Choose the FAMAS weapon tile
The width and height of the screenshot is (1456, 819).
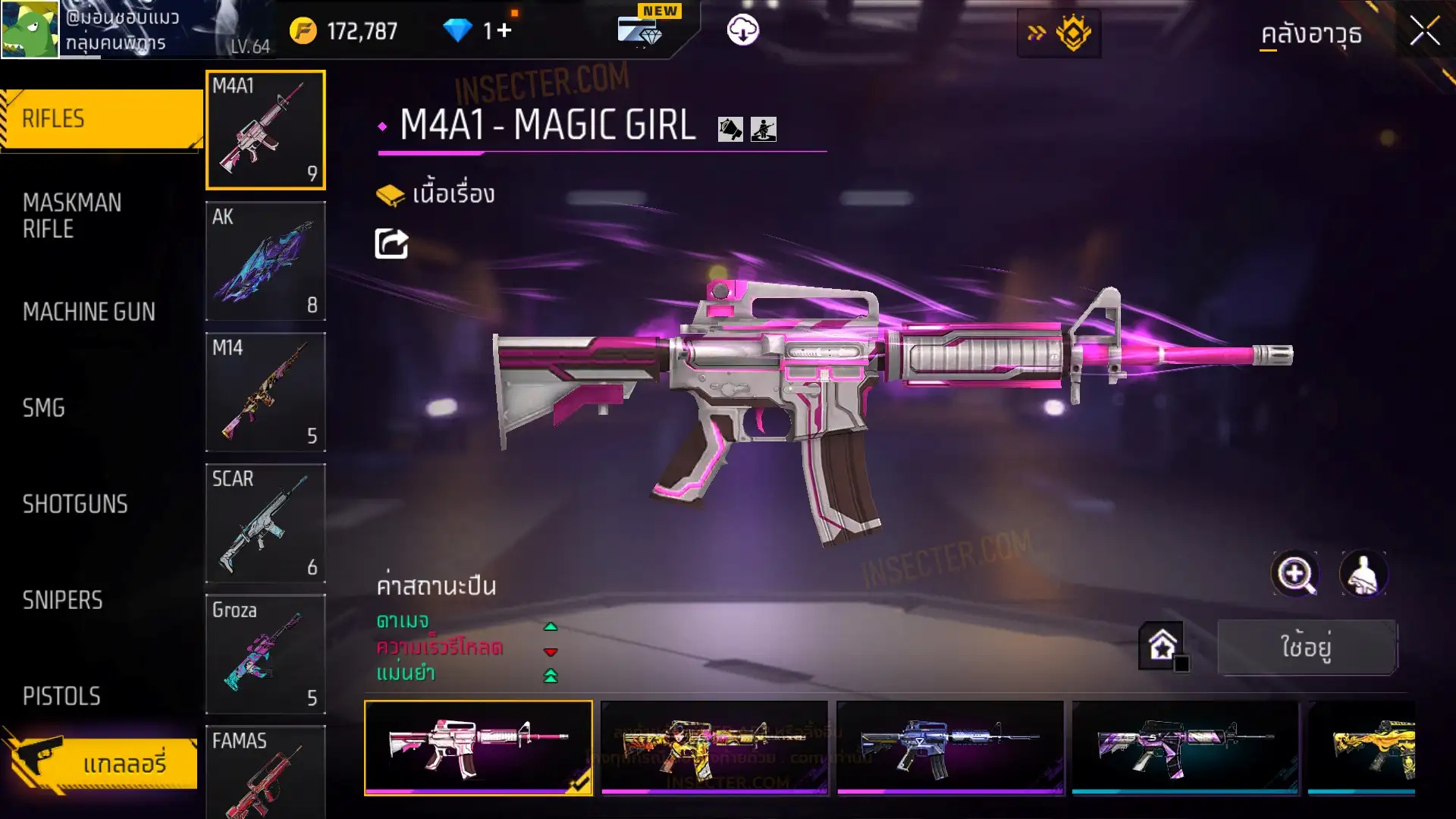coord(265,772)
